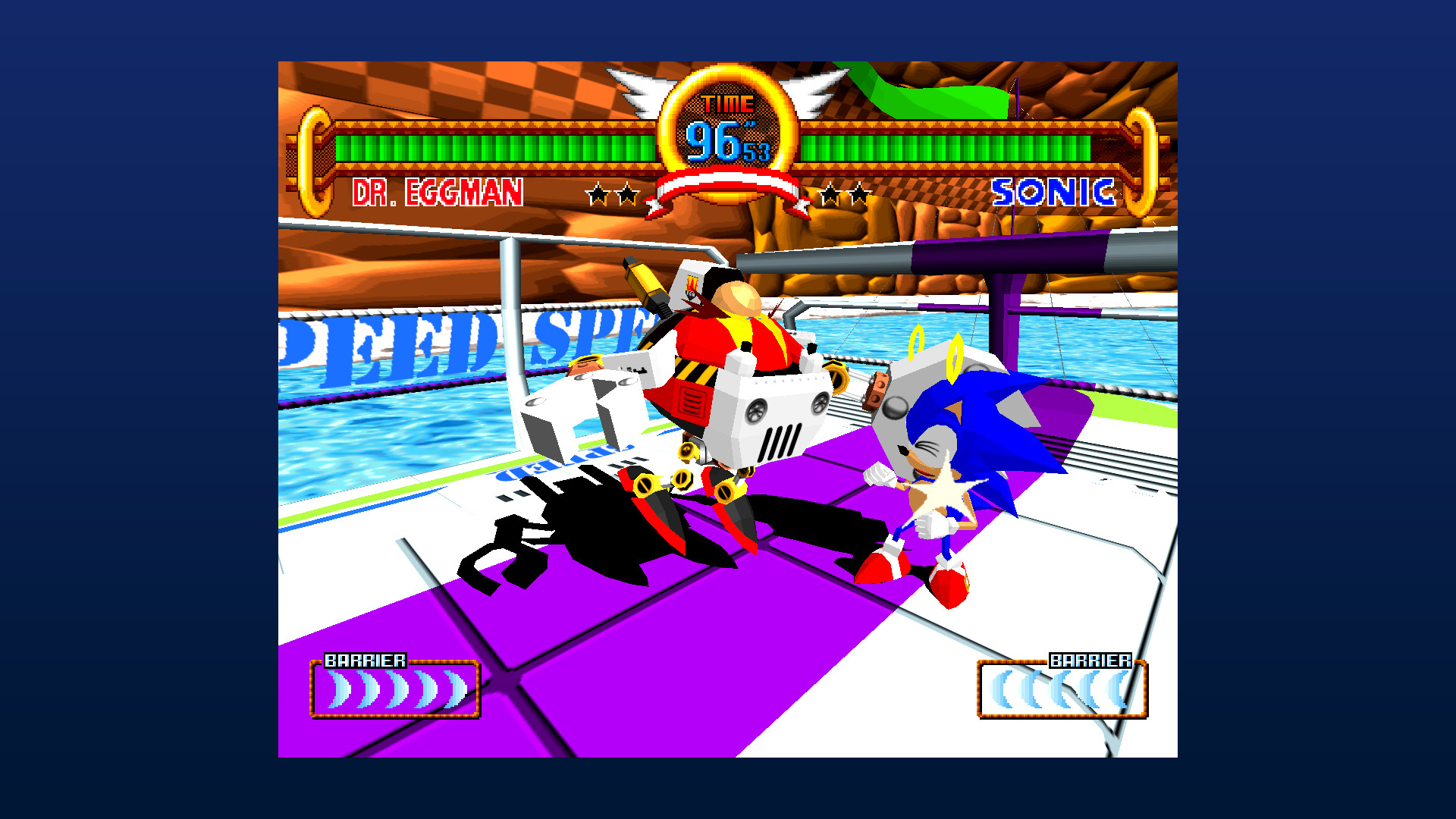Select the SONIC name tab
The width and height of the screenshot is (1456, 819).
tap(1054, 193)
